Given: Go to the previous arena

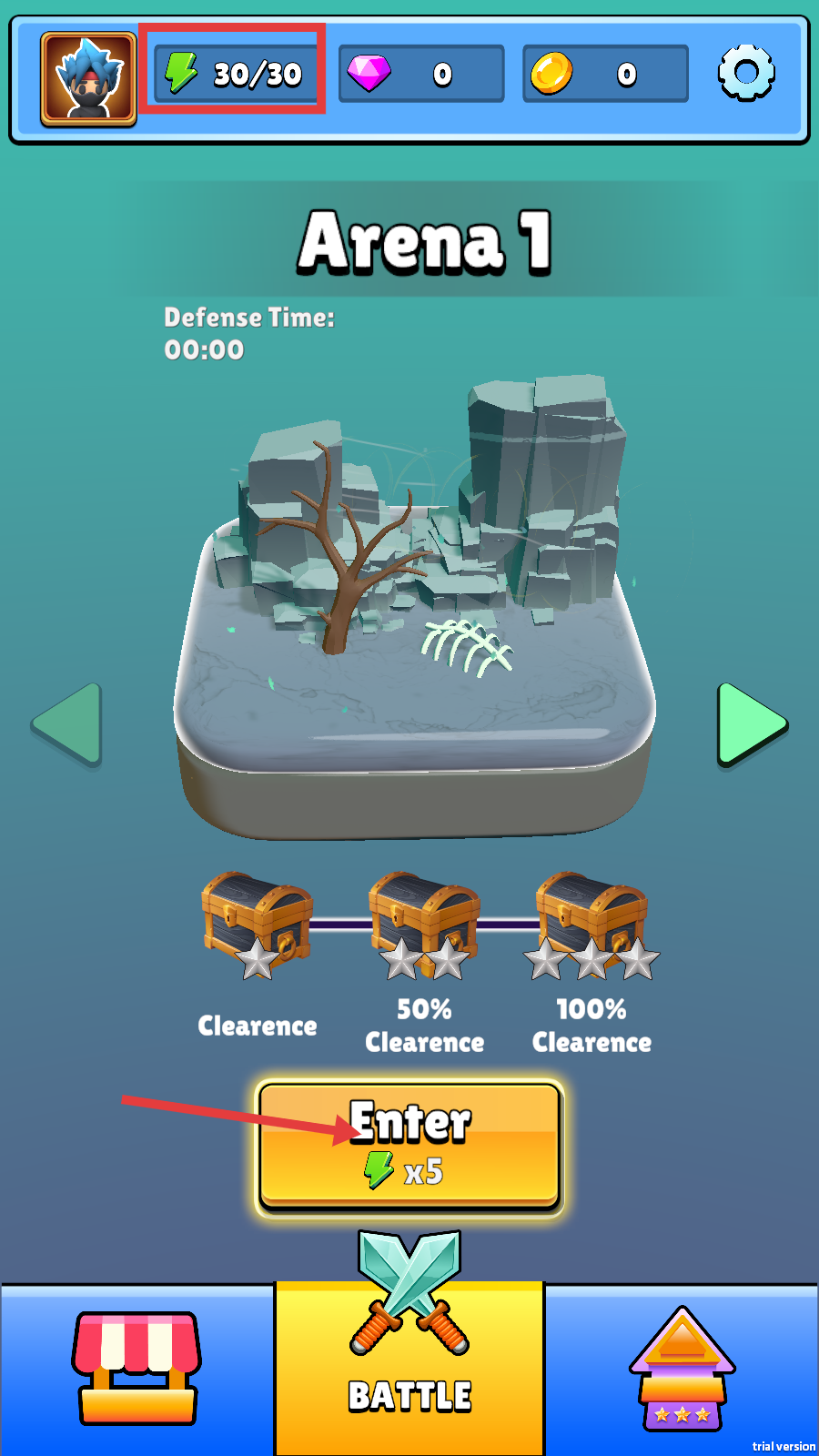Looking at the screenshot, I should click(67, 724).
